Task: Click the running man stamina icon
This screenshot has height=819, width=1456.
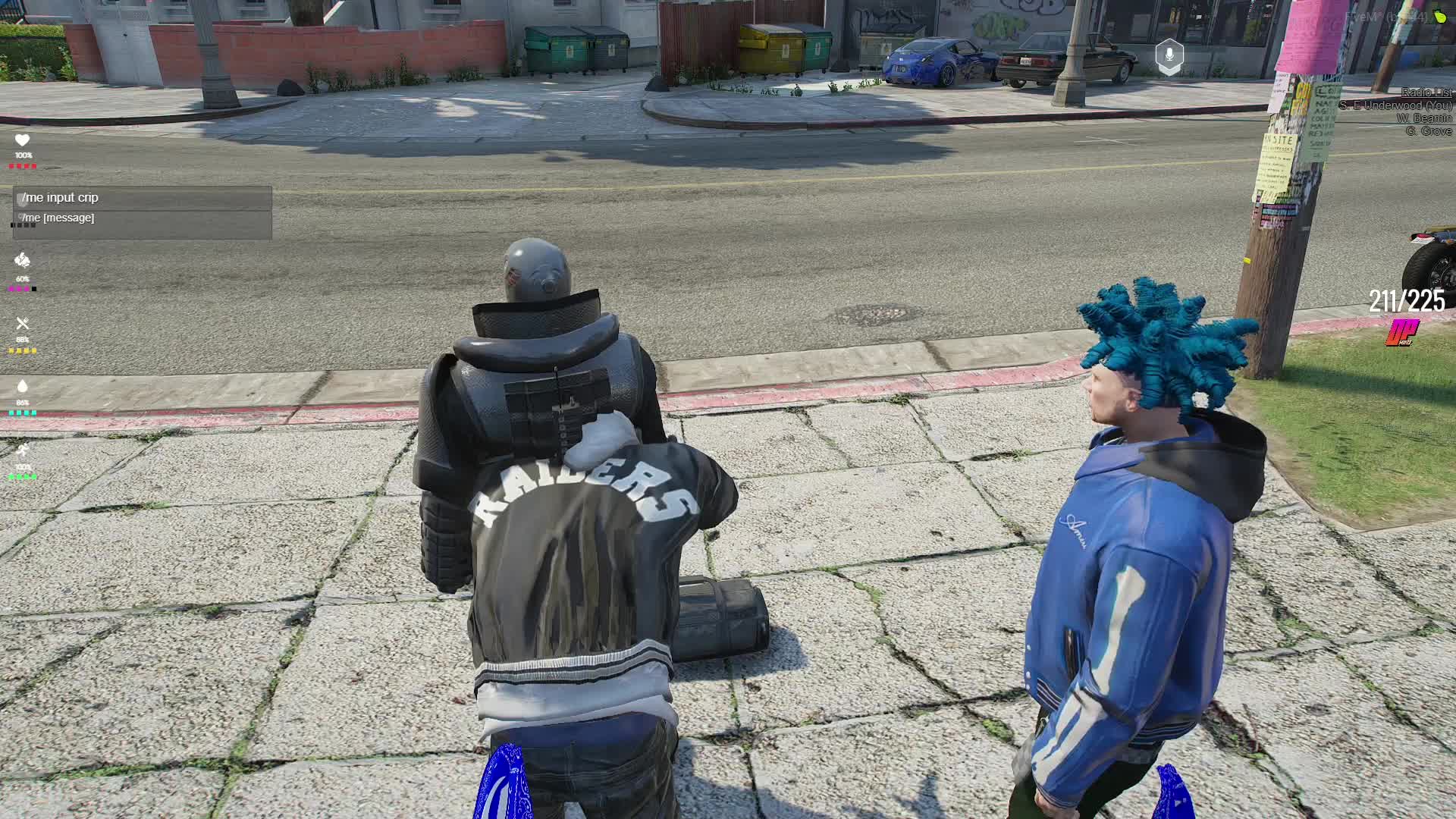Action: pyautogui.click(x=22, y=450)
